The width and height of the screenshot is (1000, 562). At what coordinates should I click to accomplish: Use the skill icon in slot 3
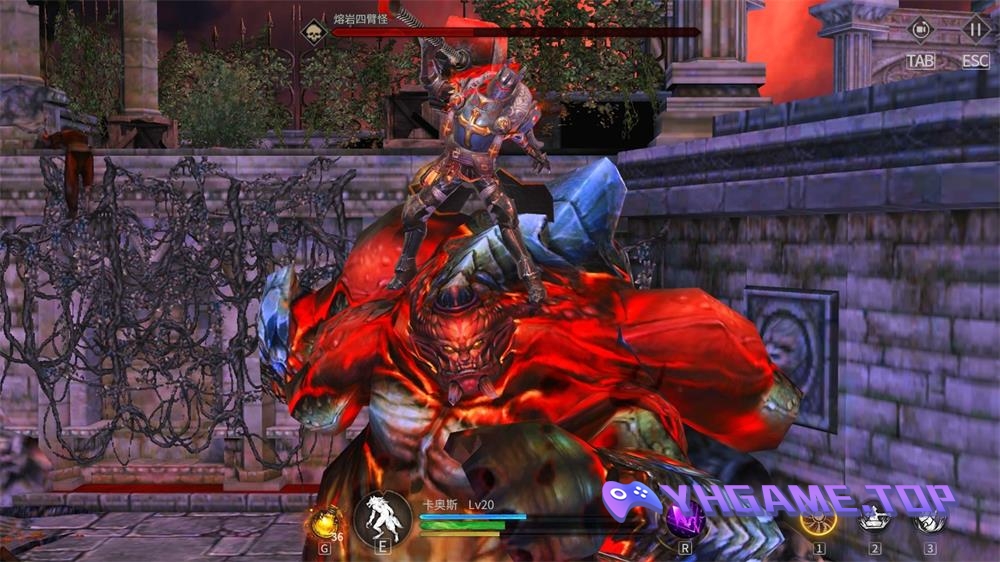pyautogui.click(x=930, y=520)
